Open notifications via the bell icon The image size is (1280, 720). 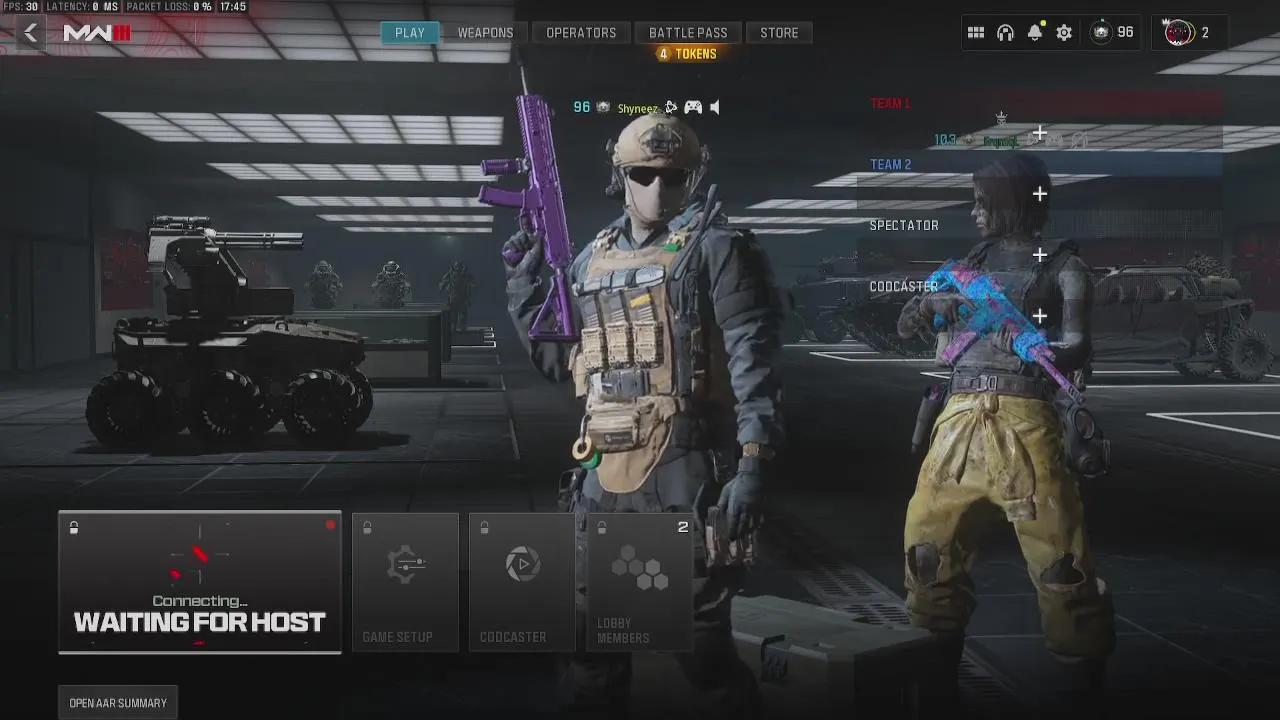1034,32
